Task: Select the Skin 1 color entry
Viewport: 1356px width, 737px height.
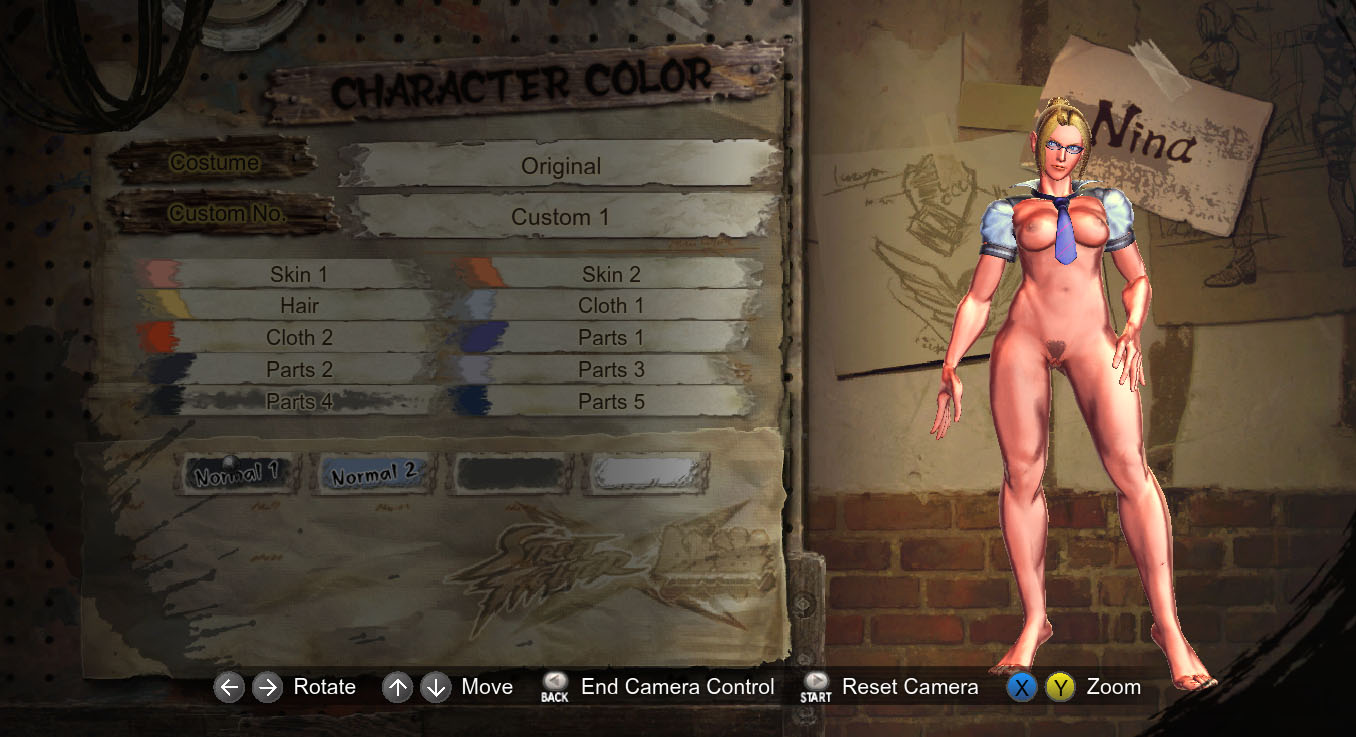Action: [x=298, y=274]
